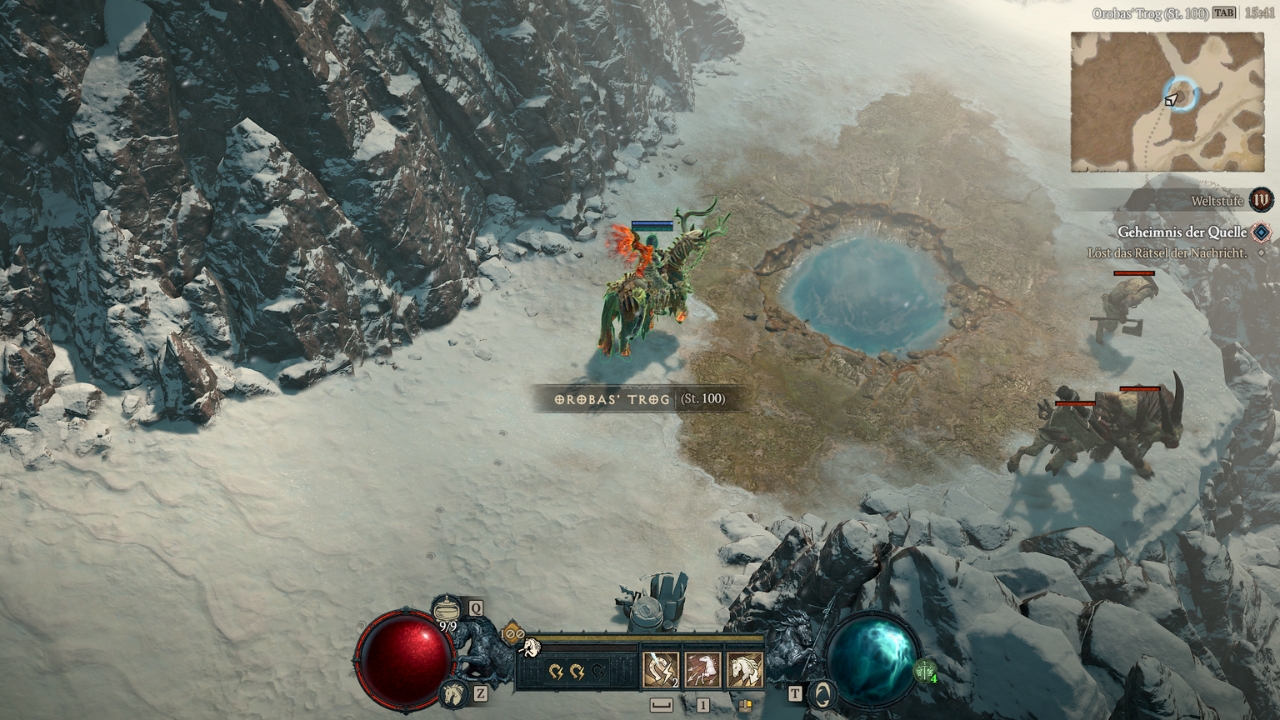Click the orange diamond badge above the skill bar
Image resolution: width=1280 pixels, height=720 pixels.
514,632
